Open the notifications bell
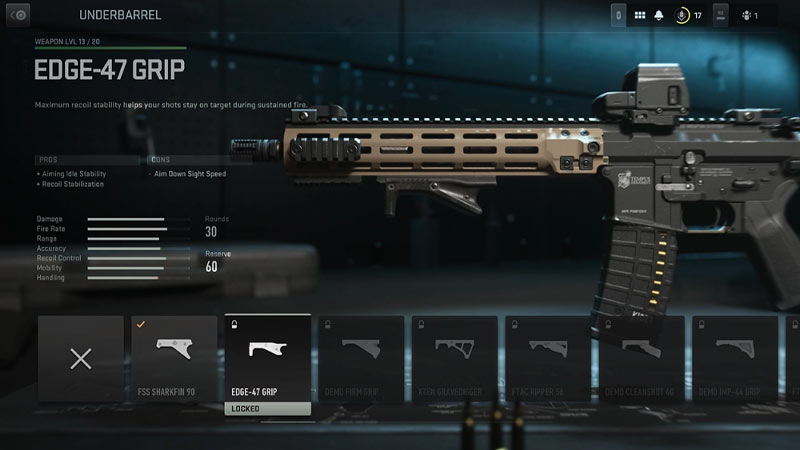Screen dimensions: 800x450 pyautogui.click(x=659, y=15)
